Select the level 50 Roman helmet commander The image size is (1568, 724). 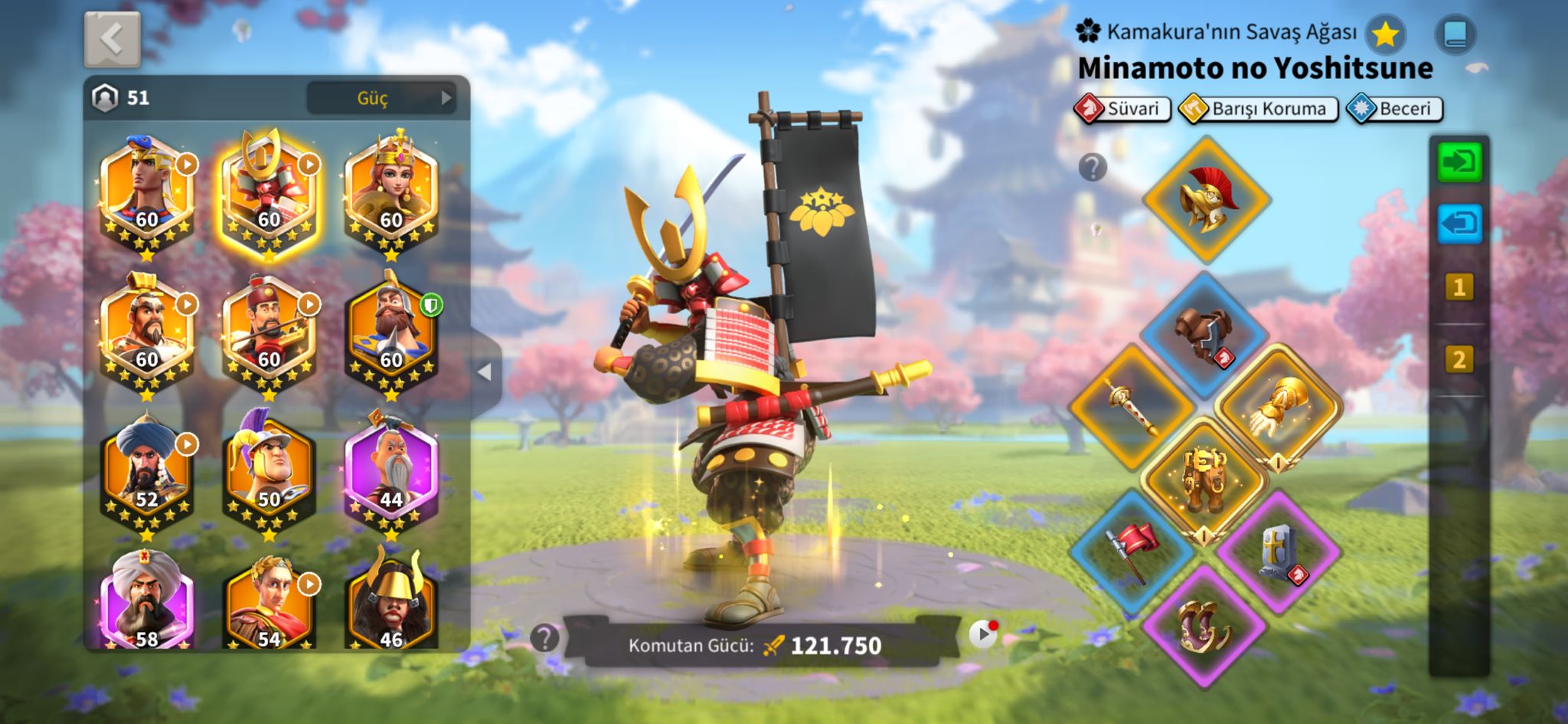[269, 469]
